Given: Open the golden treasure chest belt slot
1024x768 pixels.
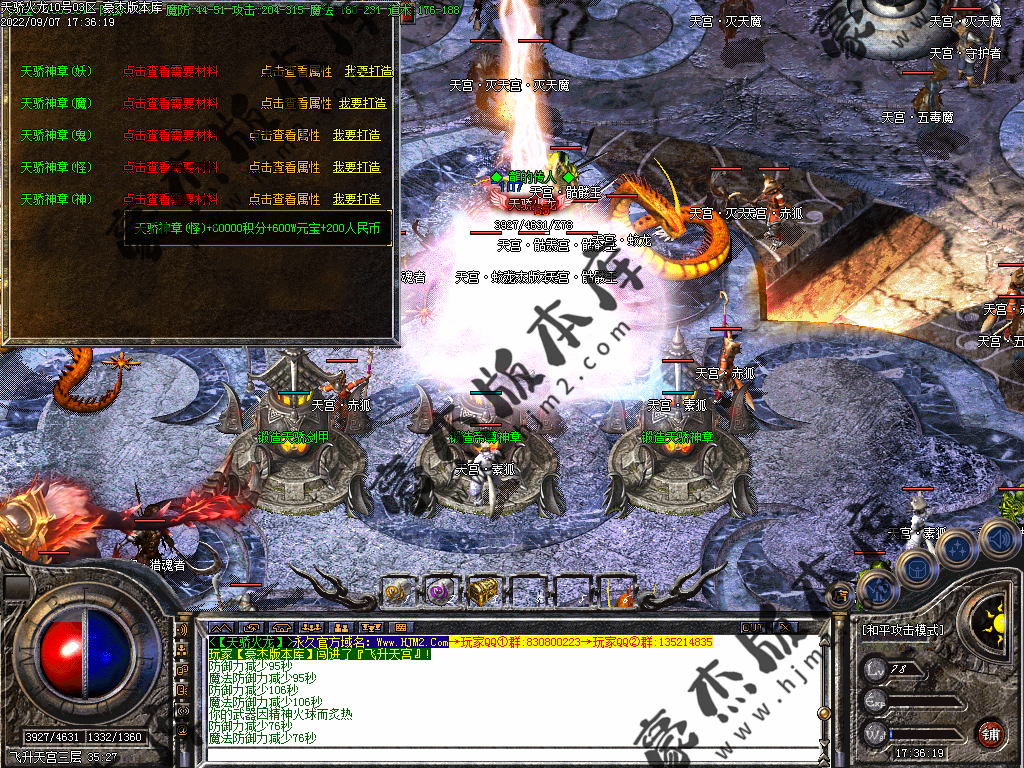Looking at the screenshot, I should [483, 591].
